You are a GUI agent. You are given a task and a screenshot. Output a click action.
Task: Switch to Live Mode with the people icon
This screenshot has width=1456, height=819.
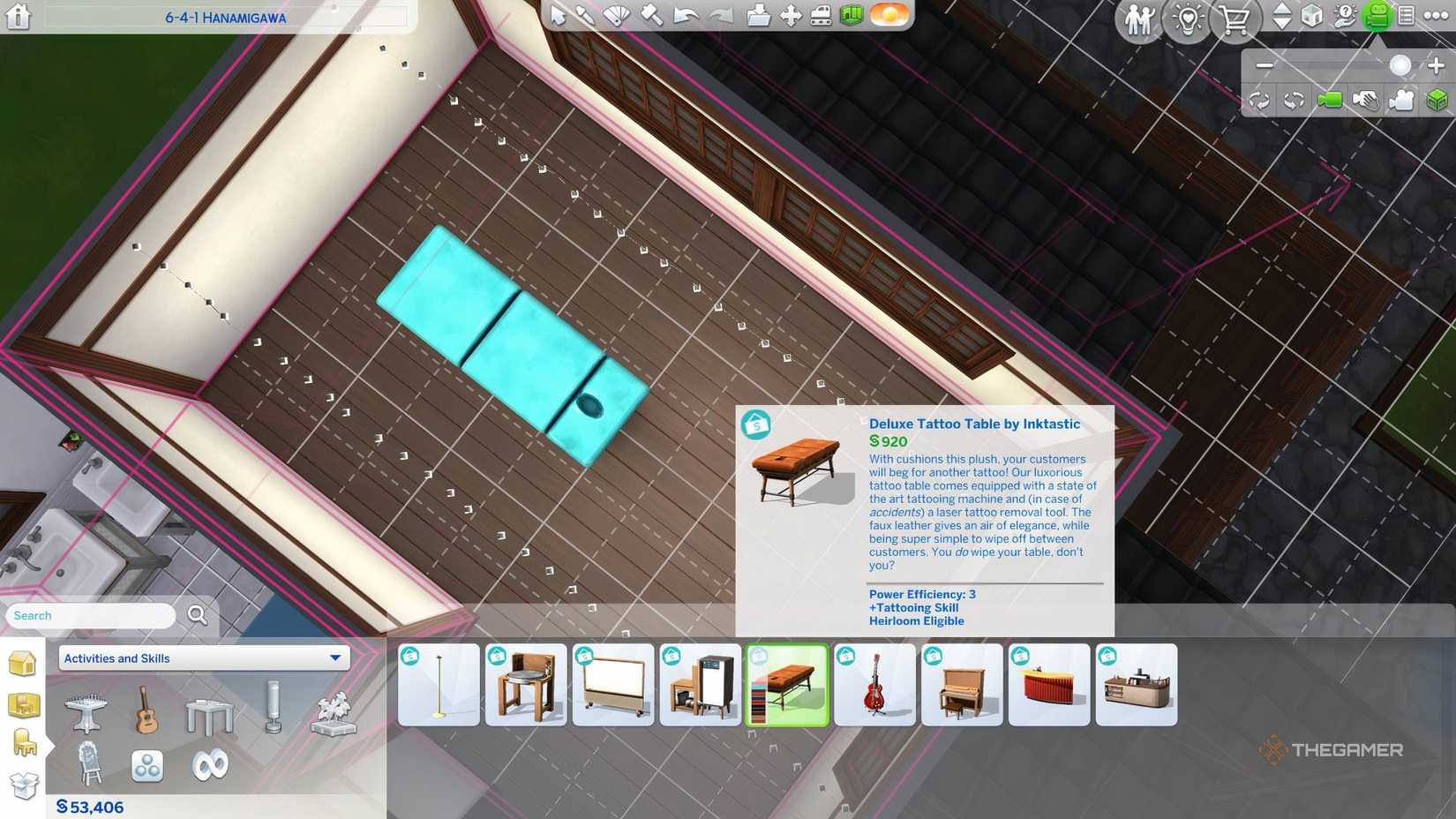click(1140, 18)
